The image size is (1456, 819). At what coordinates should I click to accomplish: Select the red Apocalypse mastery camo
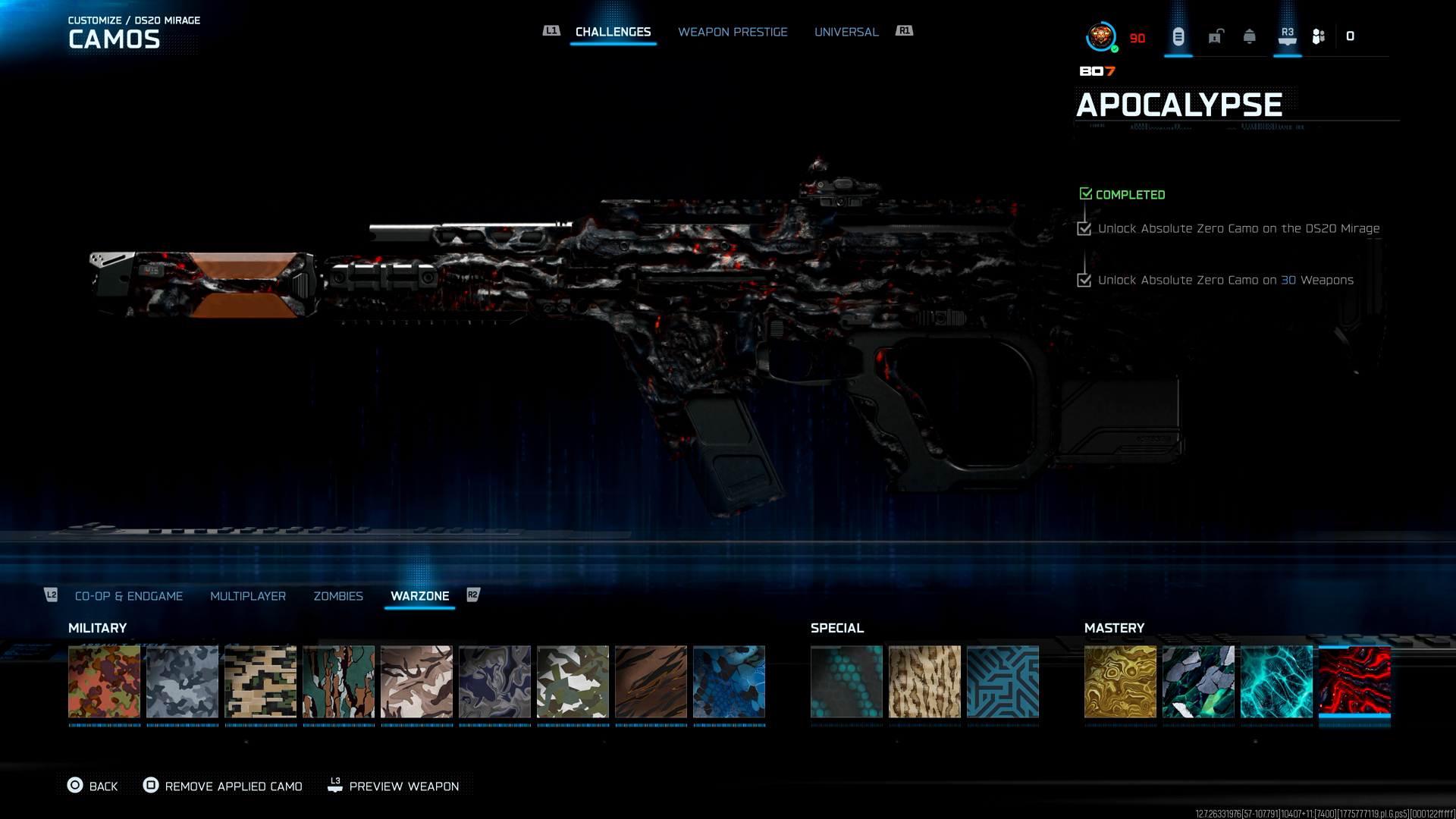1354,682
